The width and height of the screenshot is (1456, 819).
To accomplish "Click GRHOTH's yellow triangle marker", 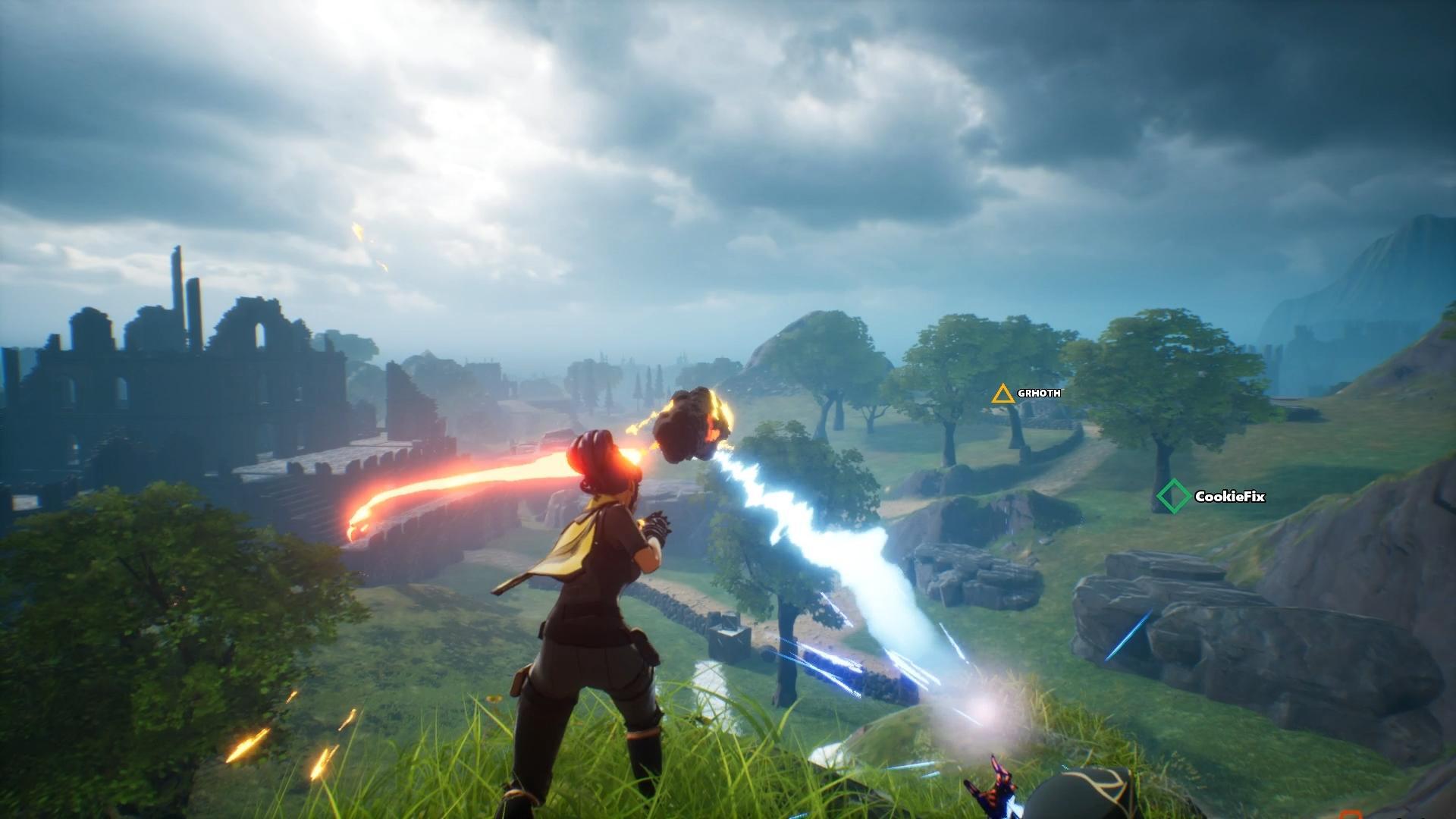I will 1003,393.
